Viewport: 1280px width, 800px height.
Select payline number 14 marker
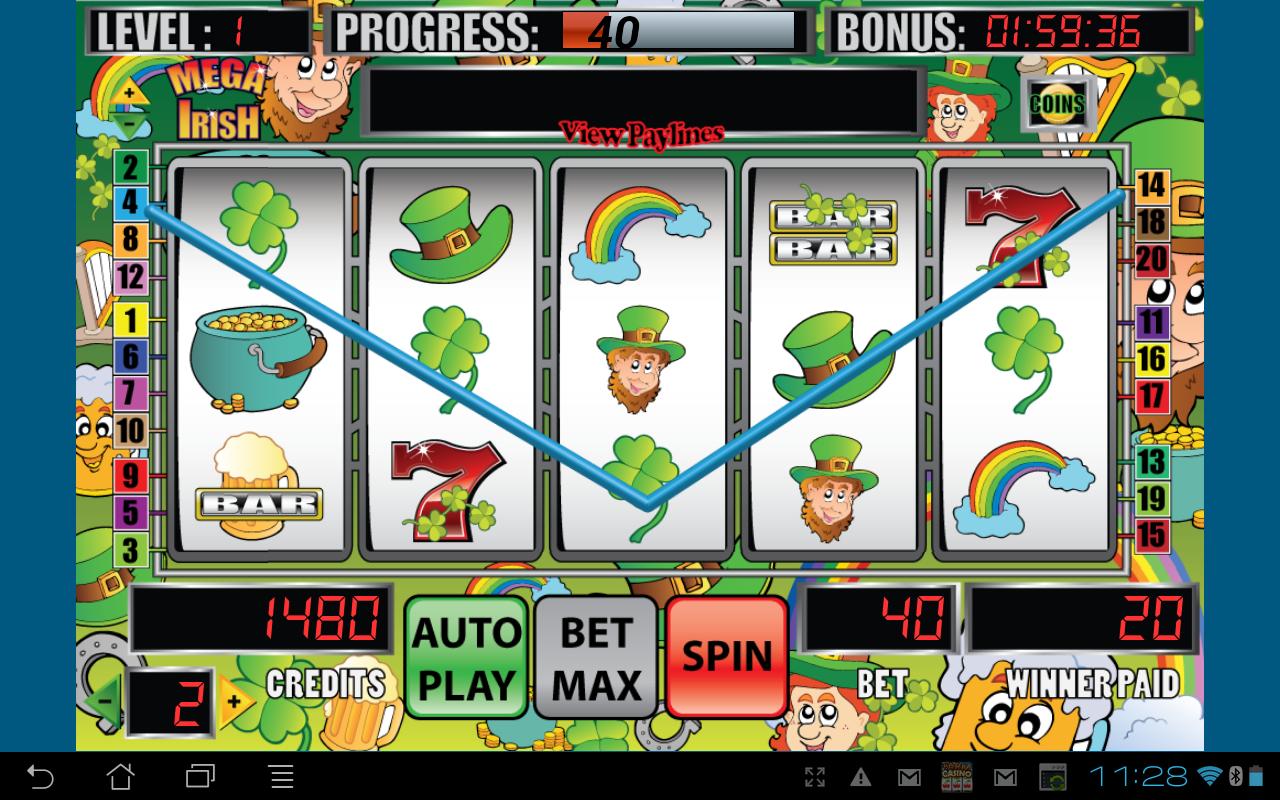[x=1152, y=185]
